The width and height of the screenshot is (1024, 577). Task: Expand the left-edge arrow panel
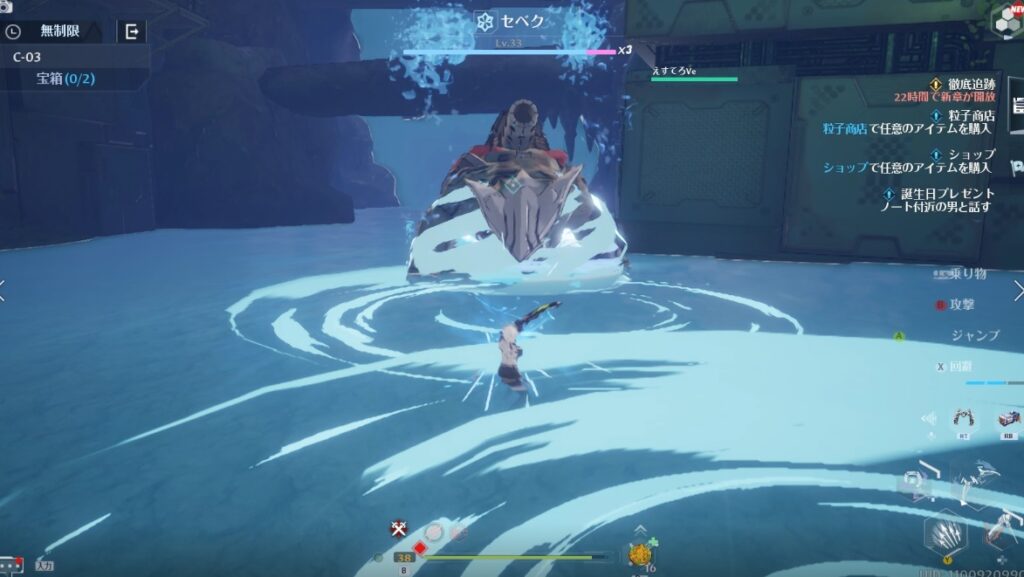pyautogui.click(x=4, y=291)
